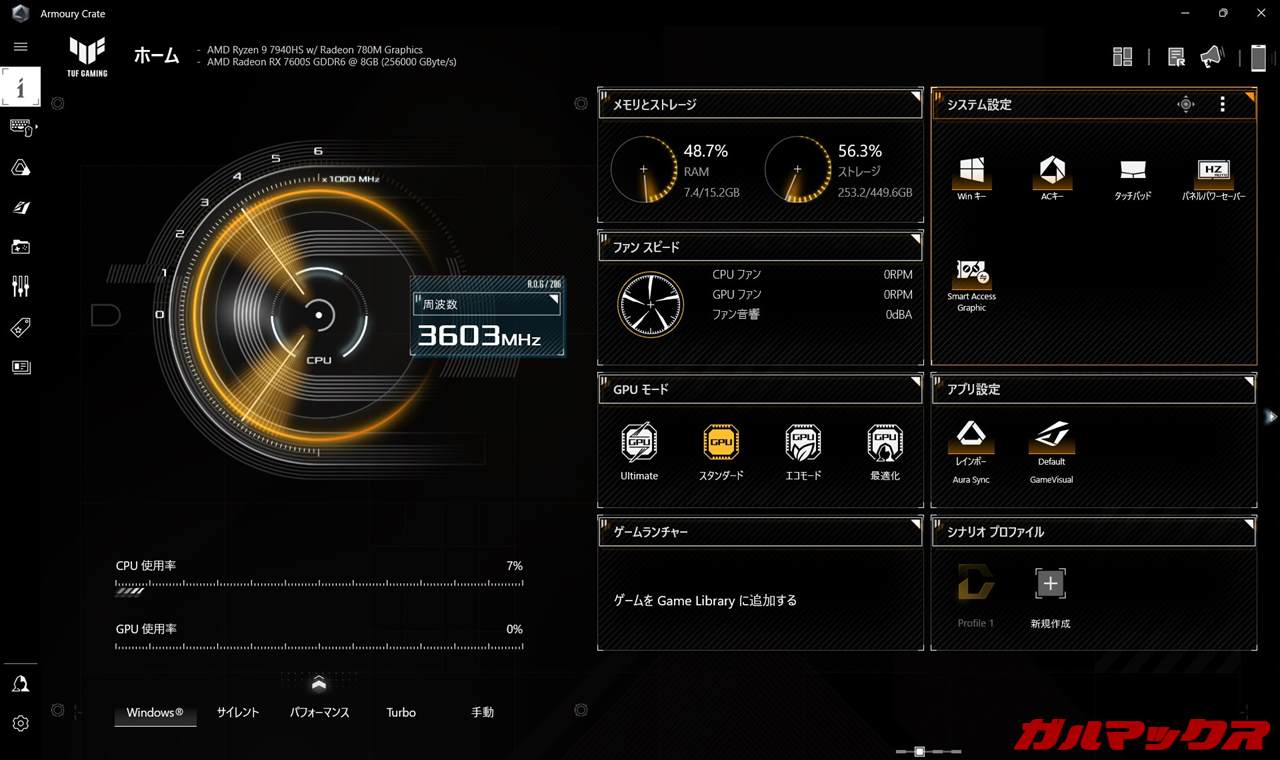Image resolution: width=1280 pixels, height=760 pixels.
Task: Open the gear settings icon in sidebar
Action: [x=21, y=723]
